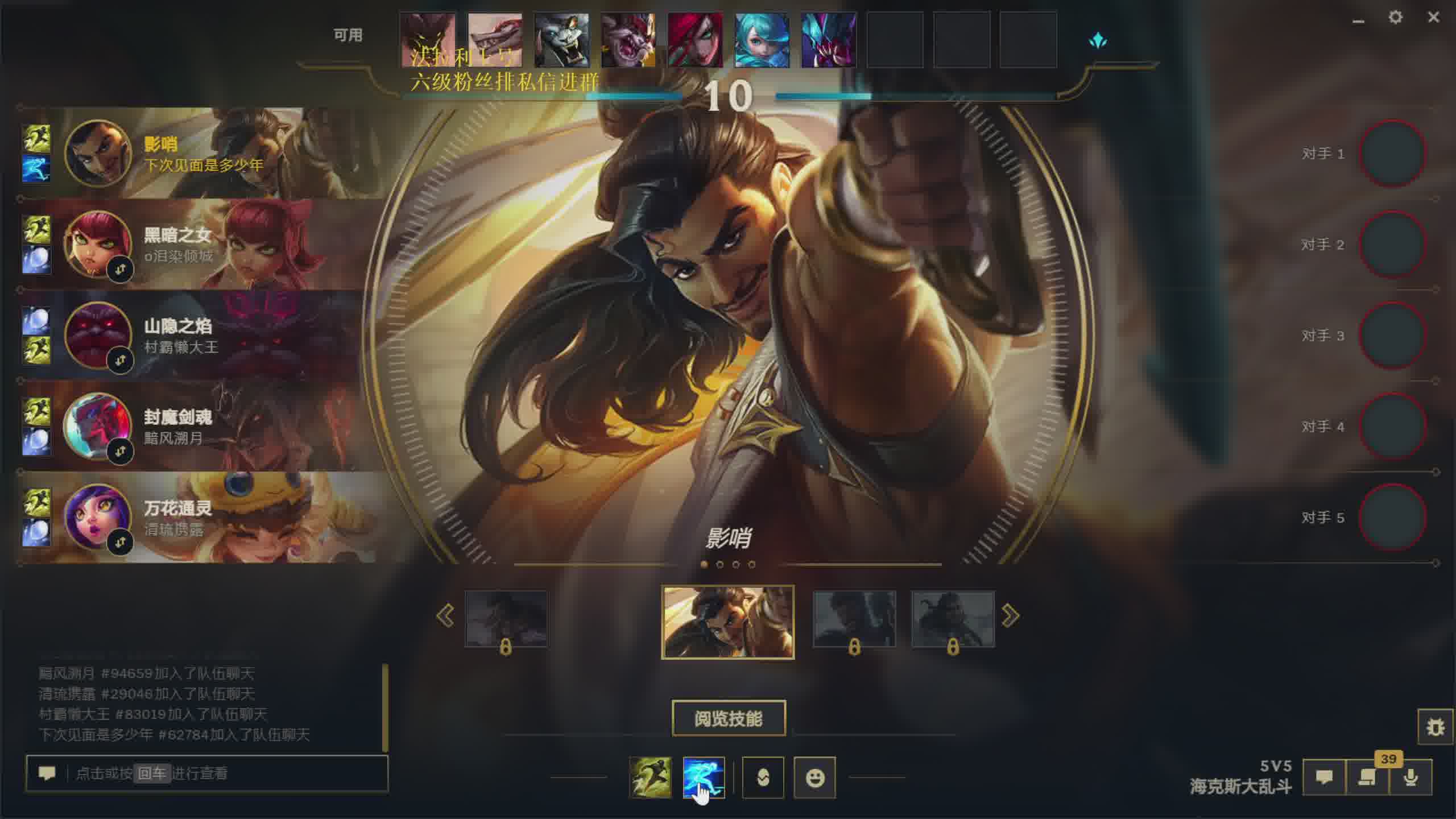Open the ward skin selector button

pos(763,777)
